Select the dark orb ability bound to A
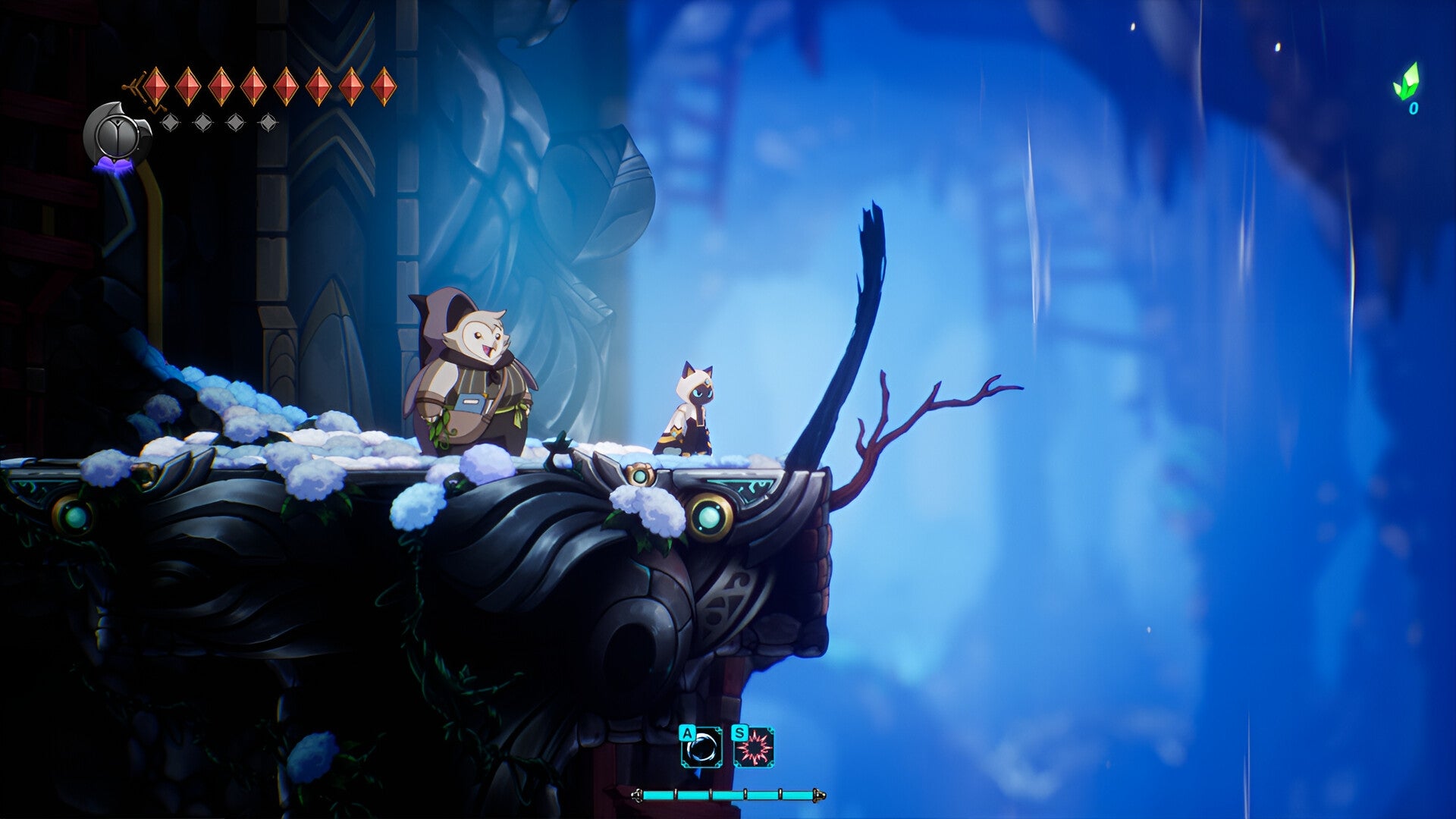The width and height of the screenshot is (1456, 819). coord(702,747)
